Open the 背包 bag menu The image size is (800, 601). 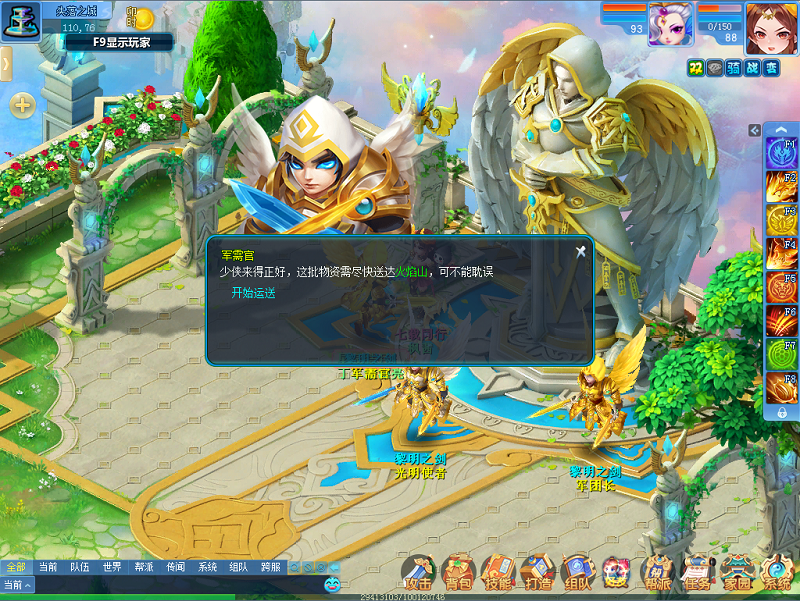pyautogui.click(x=458, y=573)
